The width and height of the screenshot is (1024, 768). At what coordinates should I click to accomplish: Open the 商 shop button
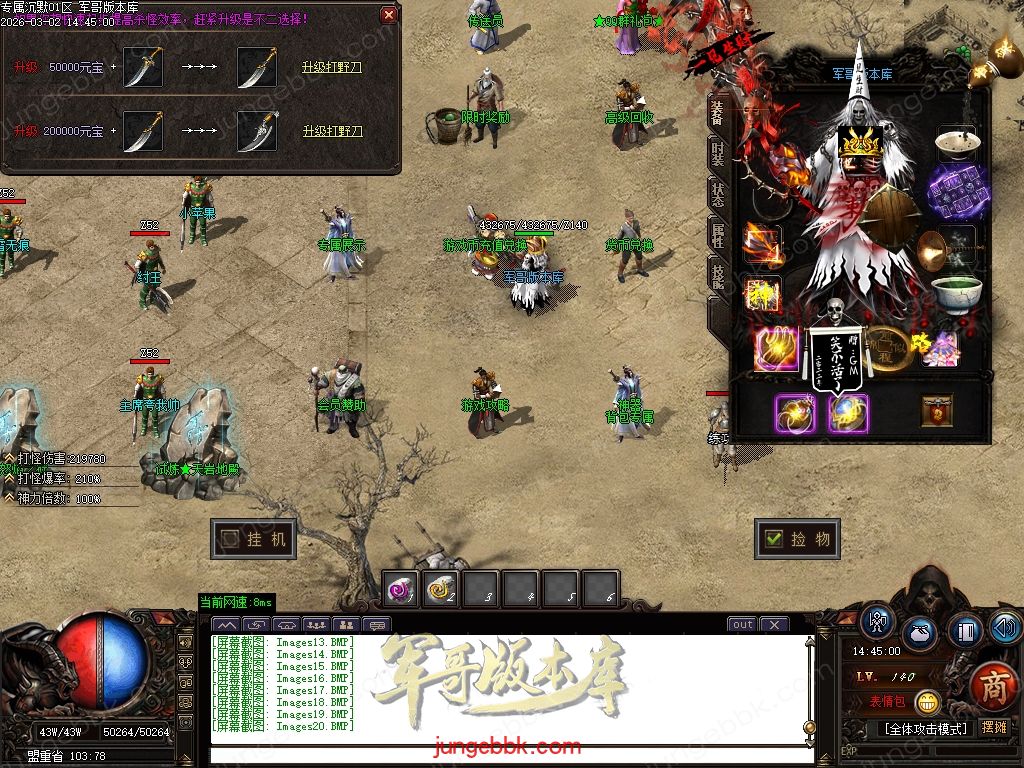[x=993, y=686]
